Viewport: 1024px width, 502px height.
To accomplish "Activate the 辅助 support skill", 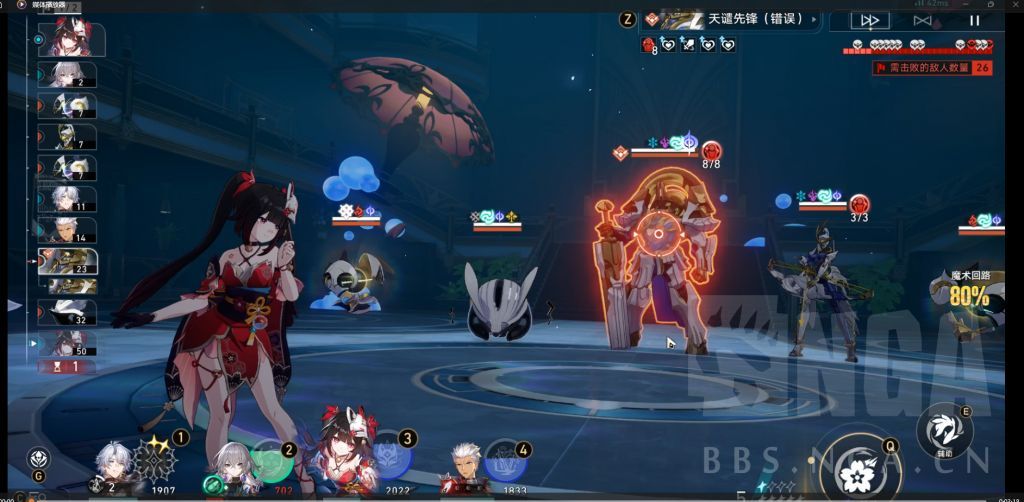I will pyautogui.click(x=944, y=429).
